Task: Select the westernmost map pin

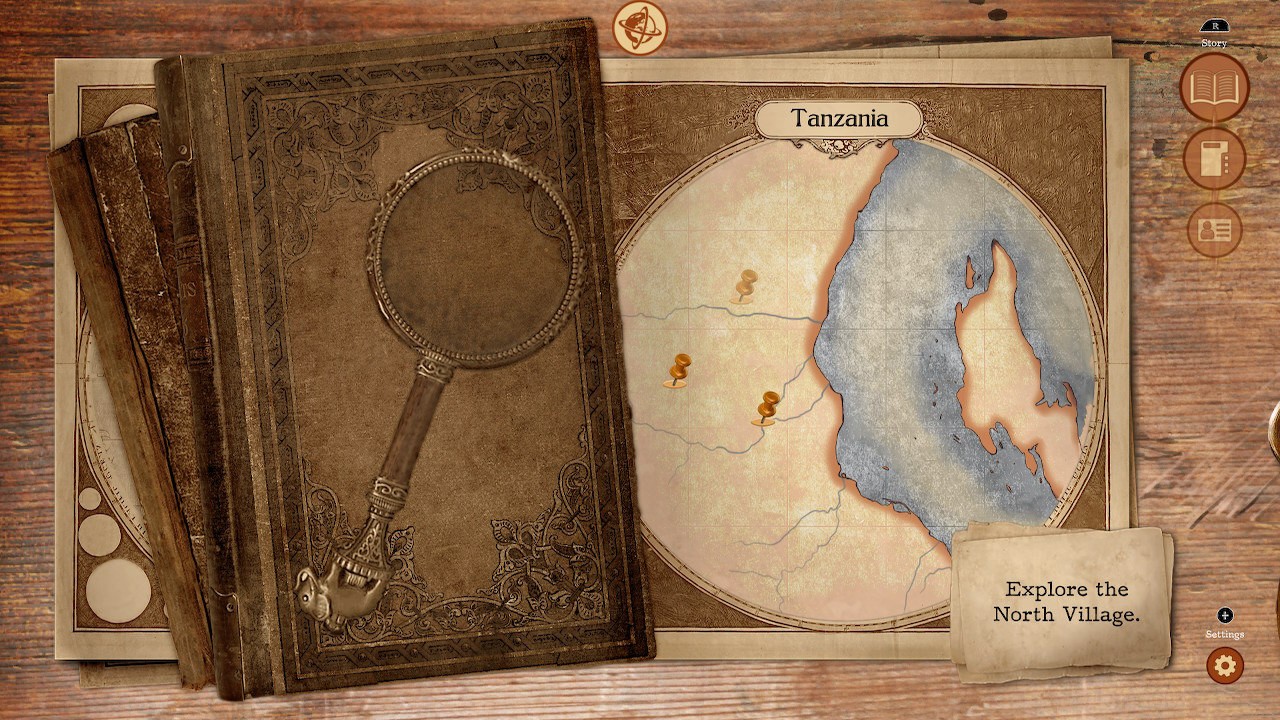Action: [x=679, y=370]
